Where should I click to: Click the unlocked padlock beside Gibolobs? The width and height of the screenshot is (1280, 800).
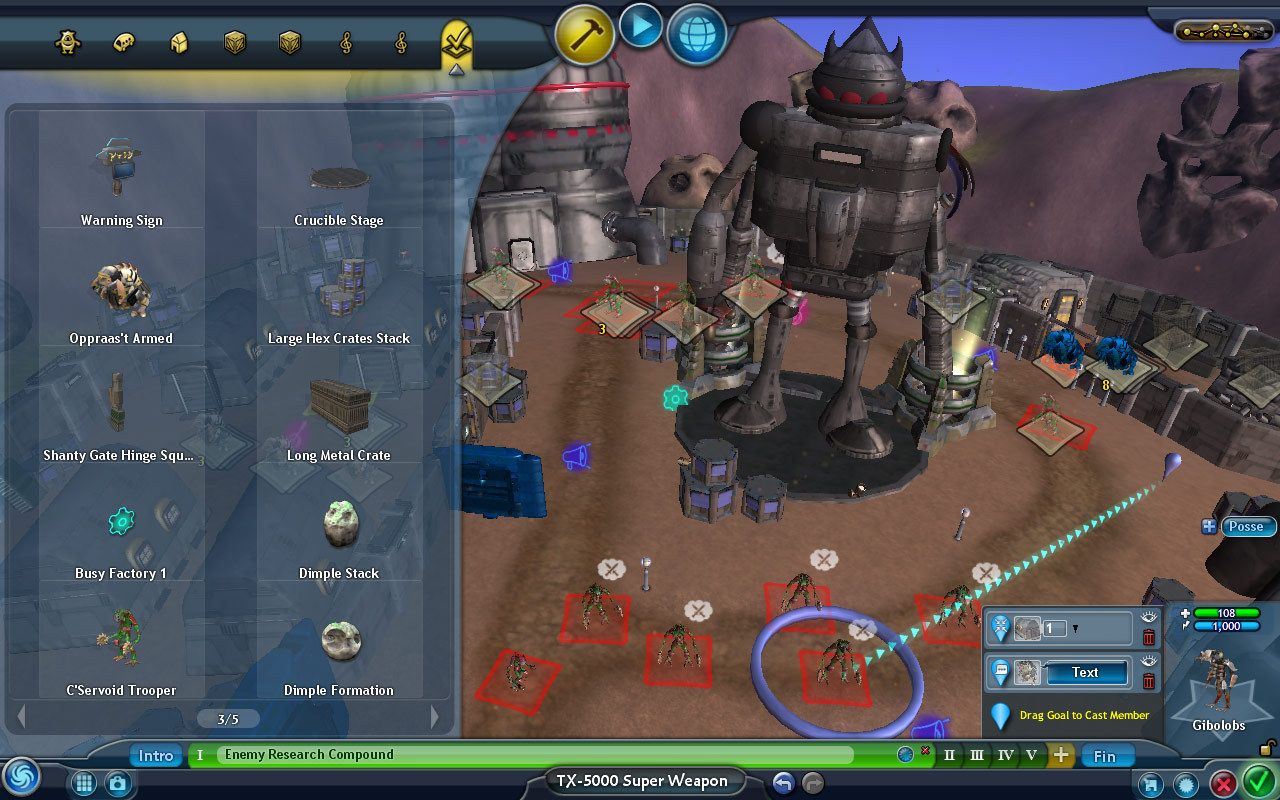[x=1266, y=748]
